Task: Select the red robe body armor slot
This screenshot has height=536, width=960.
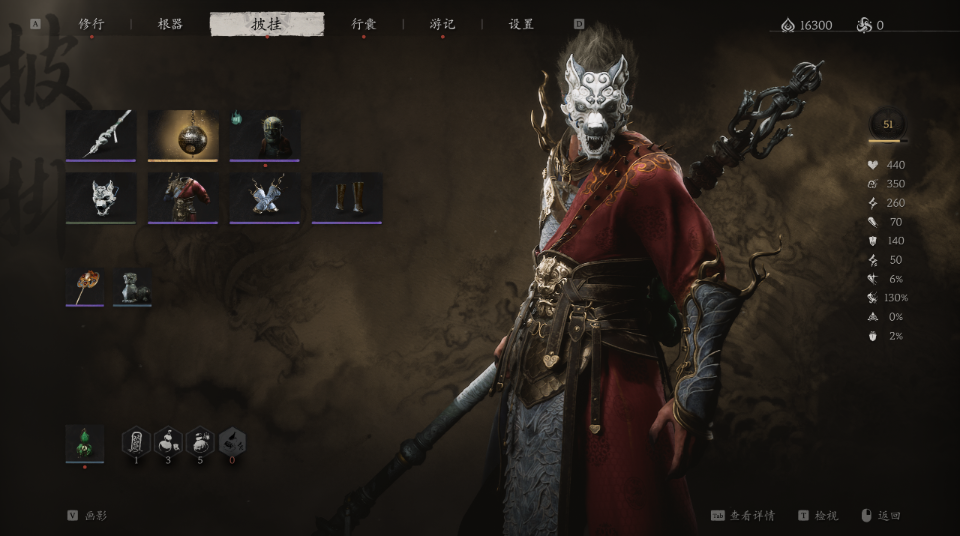Action: 183,197
